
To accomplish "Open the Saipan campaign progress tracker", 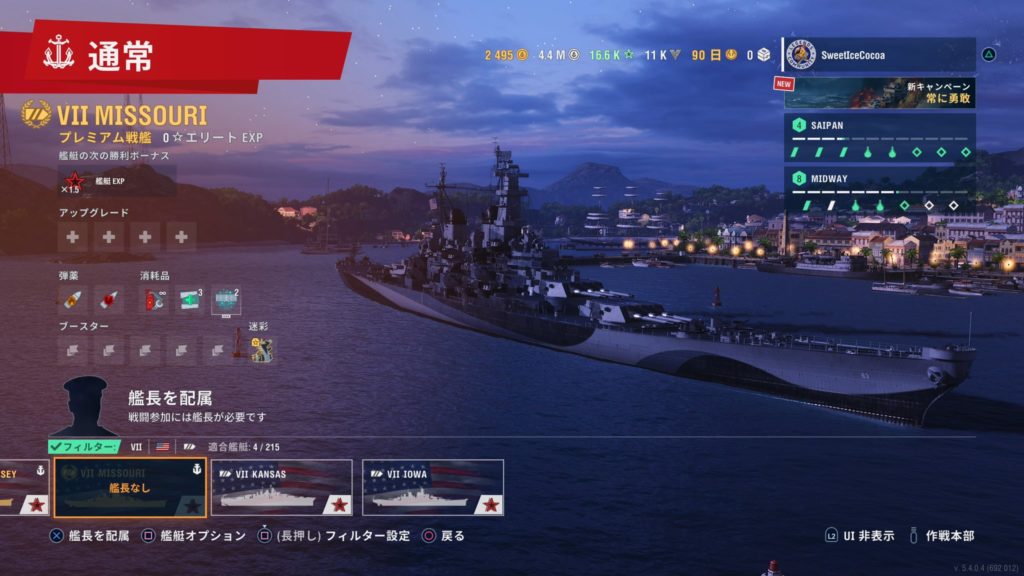I will tap(880, 139).
